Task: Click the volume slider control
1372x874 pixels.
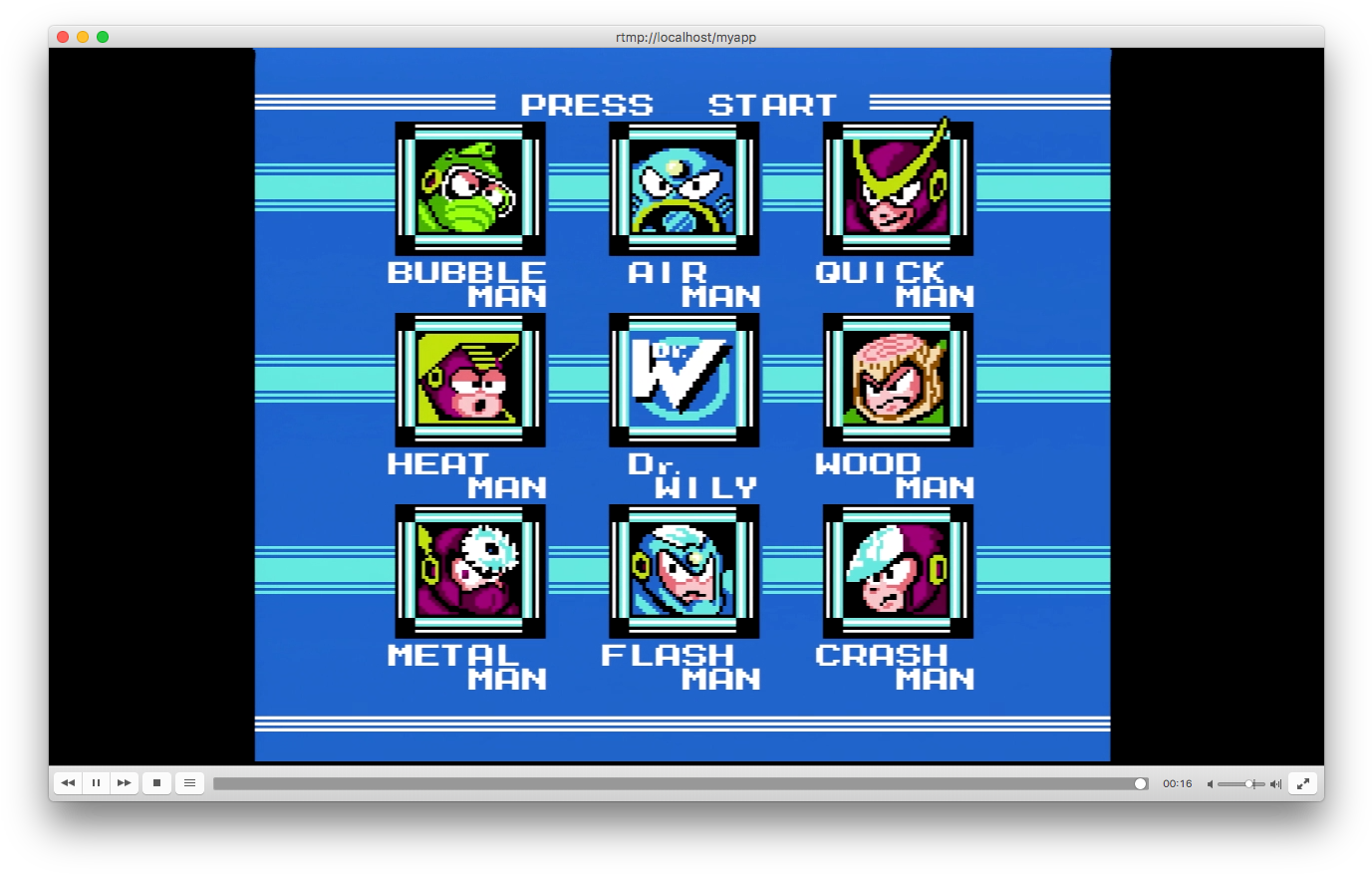Action: pos(1248,783)
